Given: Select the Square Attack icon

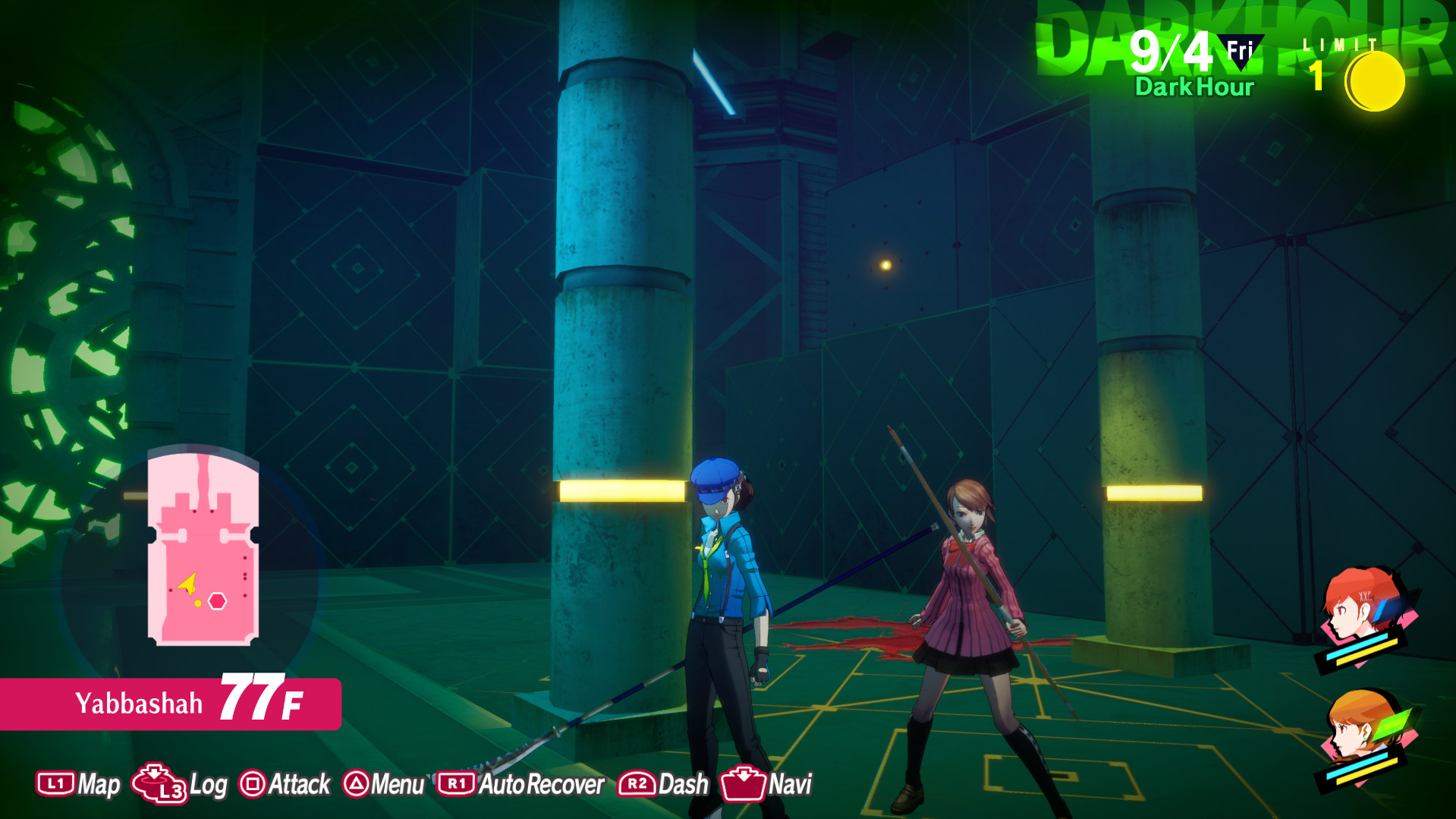Looking at the screenshot, I should tap(255, 784).
